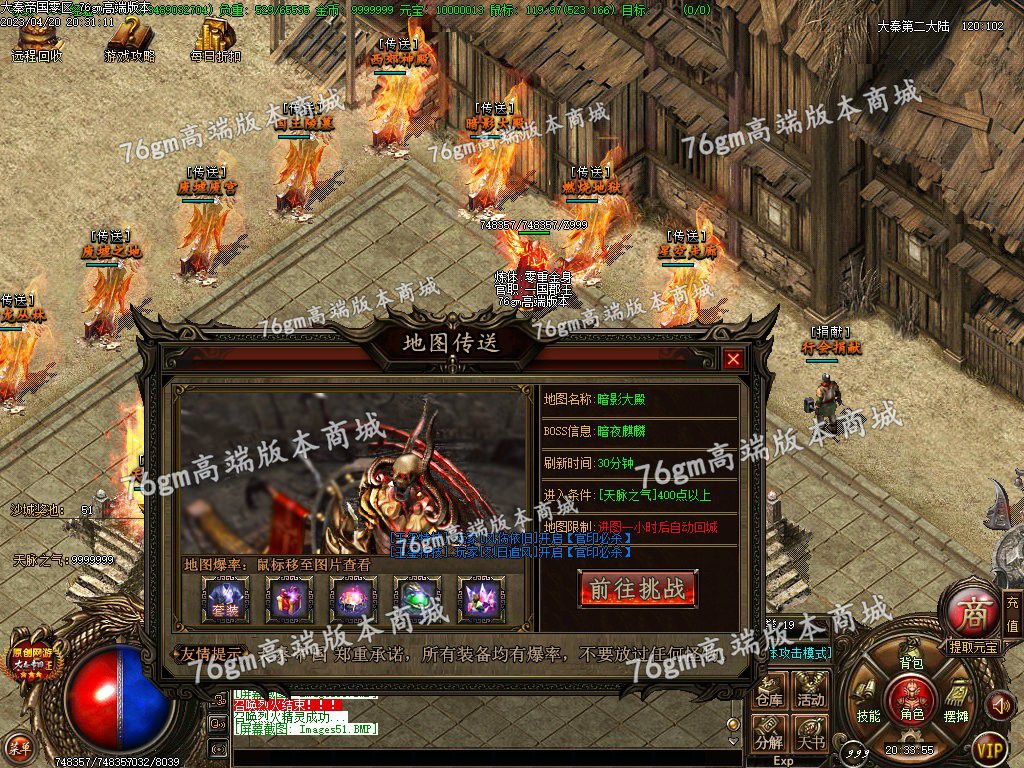This screenshot has width=1024, height=768.
Task: Open the 活动 events panel
Action: 811,689
